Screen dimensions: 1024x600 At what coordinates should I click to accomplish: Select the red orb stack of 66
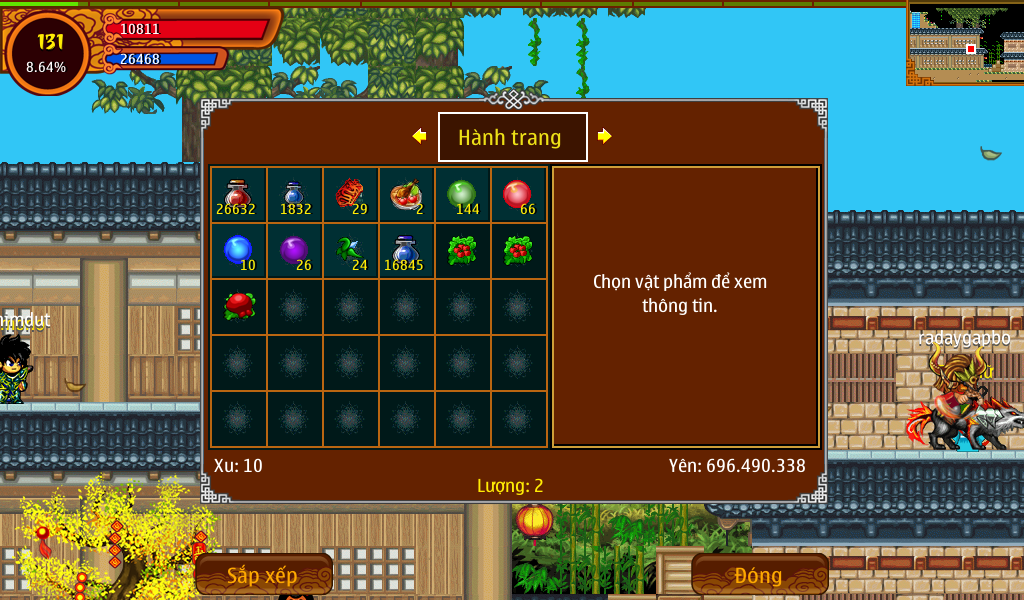pos(518,195)
